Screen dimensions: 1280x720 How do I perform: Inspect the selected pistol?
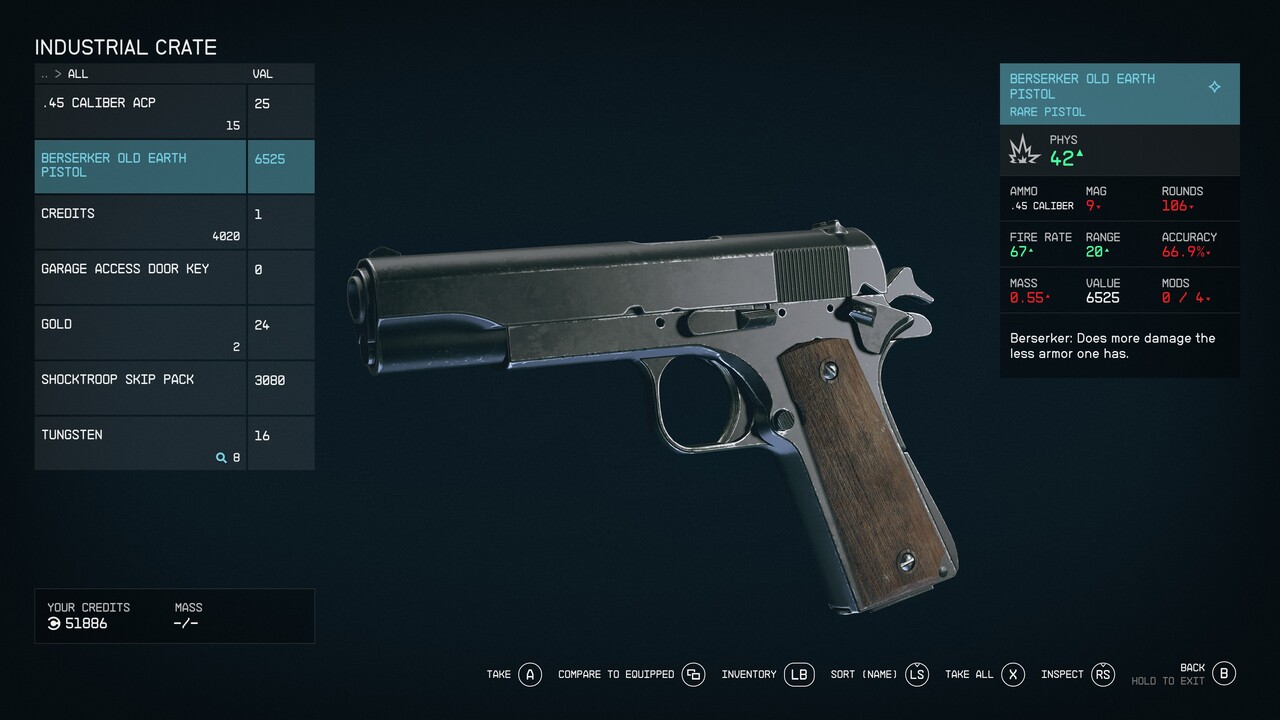1102,675
